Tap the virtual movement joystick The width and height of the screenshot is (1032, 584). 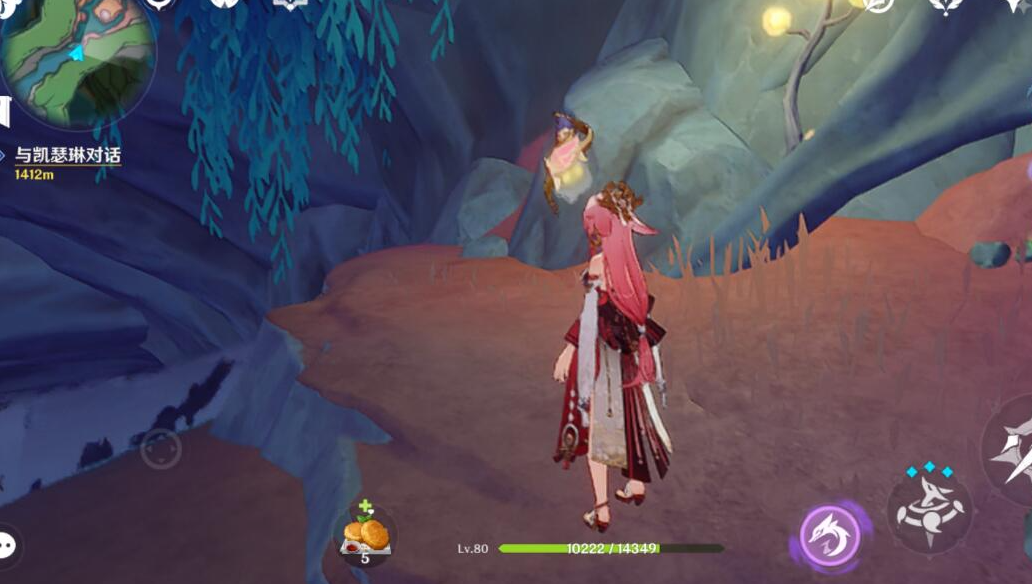161,449
